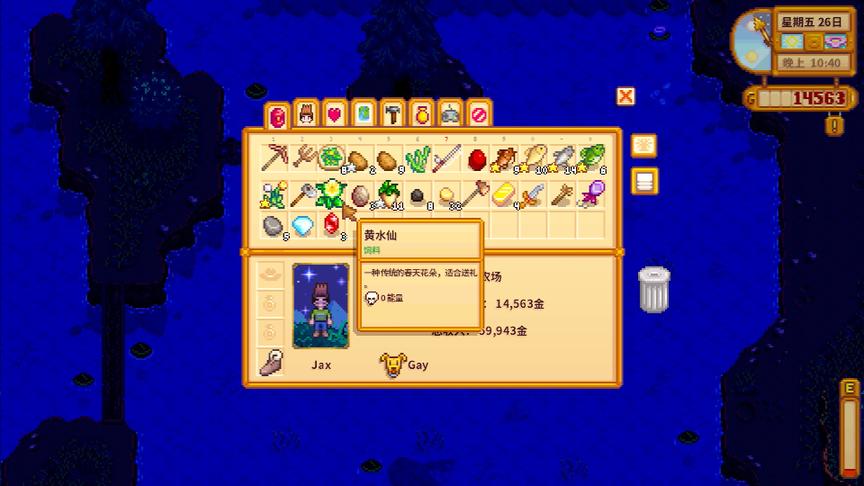Open the Crafting tab with the hammer
The width and height of the screenshot is (864, 486).
pos(393,115)
